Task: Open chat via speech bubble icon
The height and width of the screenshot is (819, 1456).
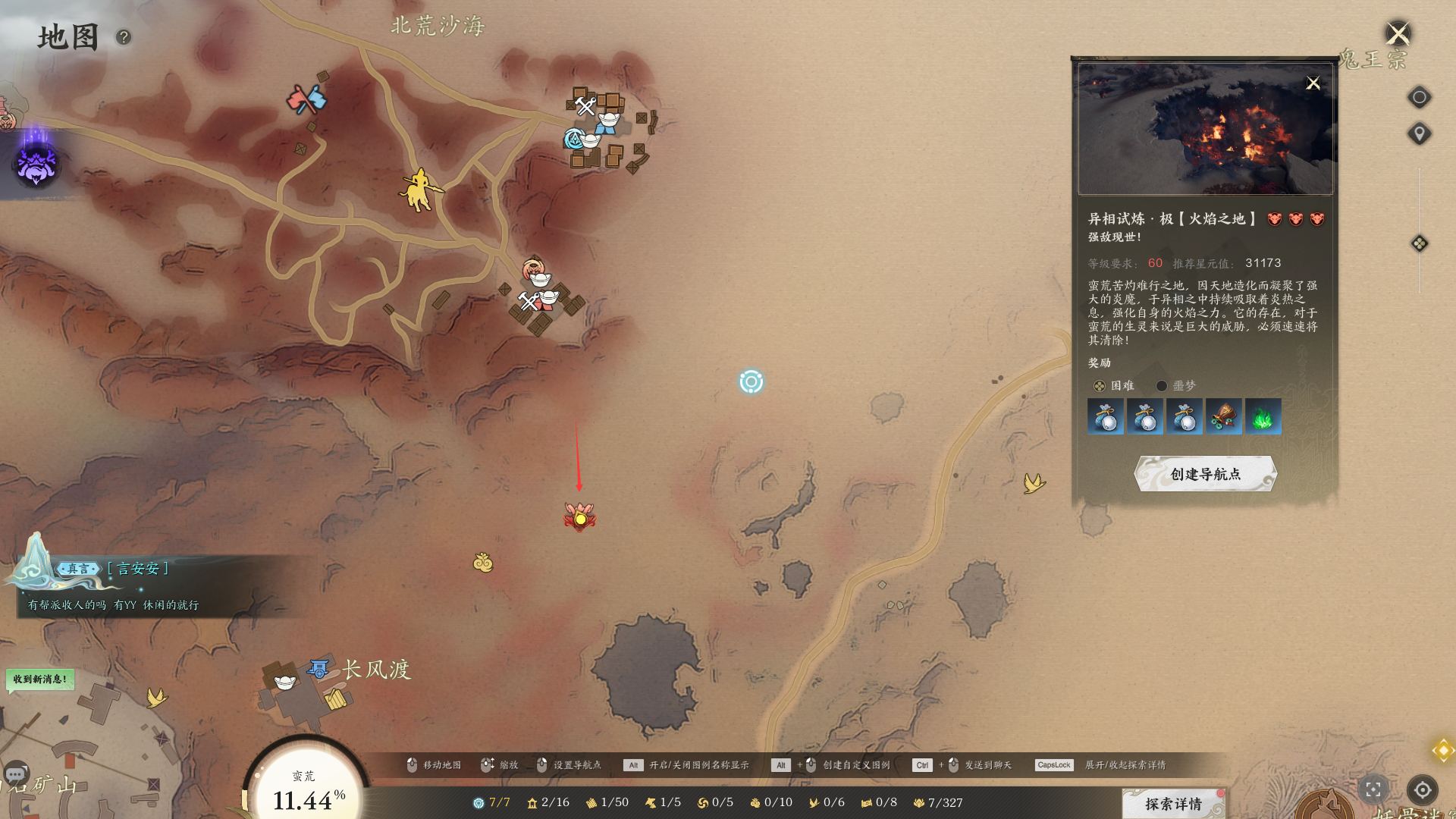Action: (16, 773)
